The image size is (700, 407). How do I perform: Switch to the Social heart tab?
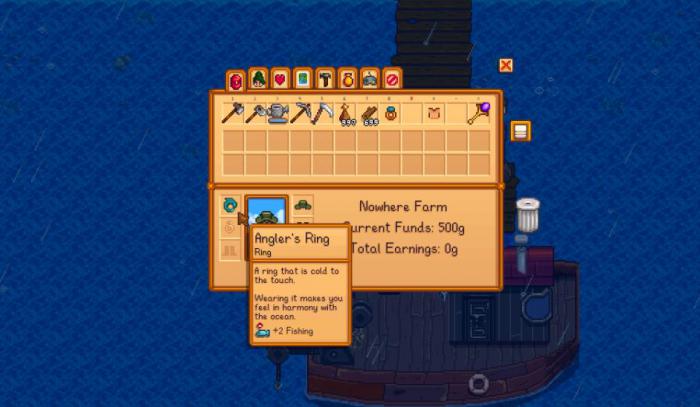click(280, 78)
